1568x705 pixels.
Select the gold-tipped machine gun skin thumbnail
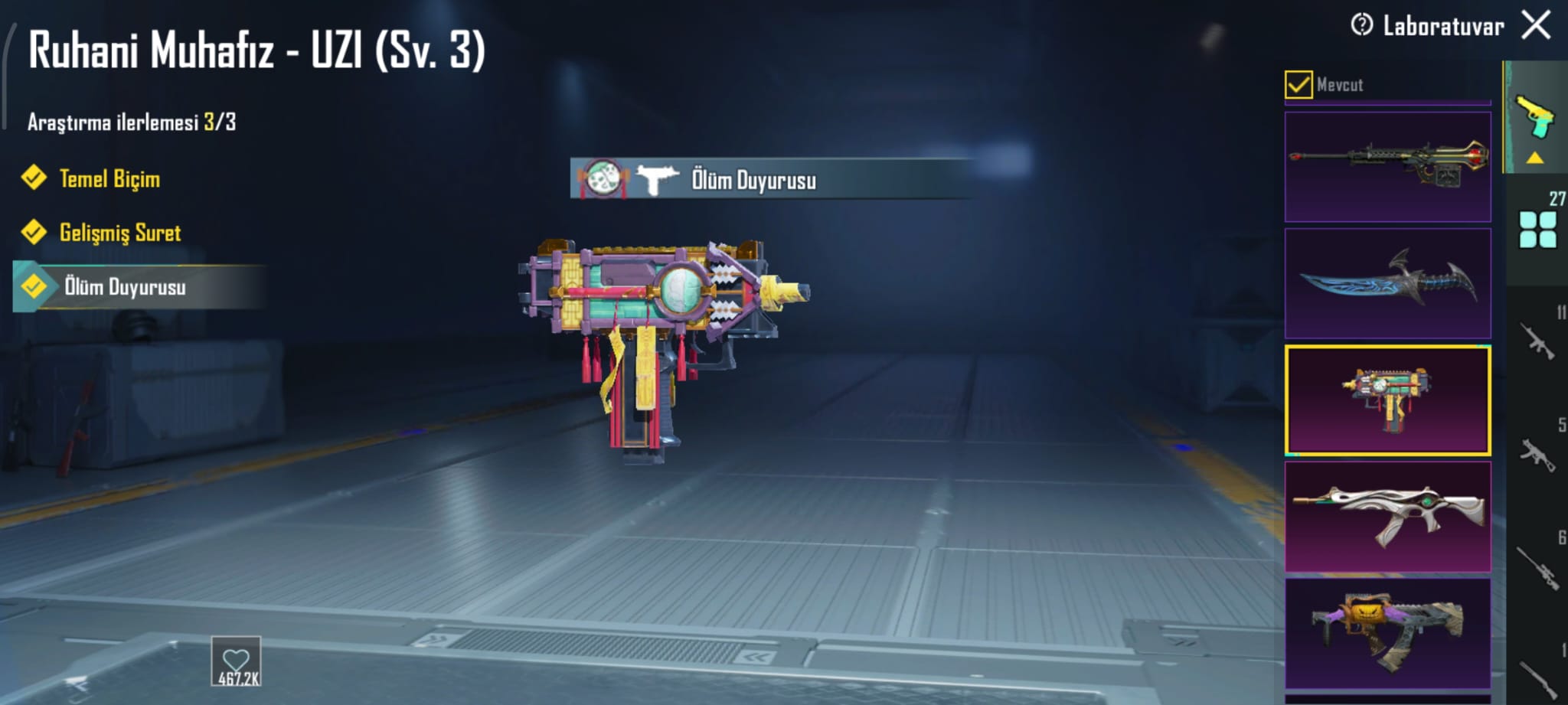(1387, 167)
